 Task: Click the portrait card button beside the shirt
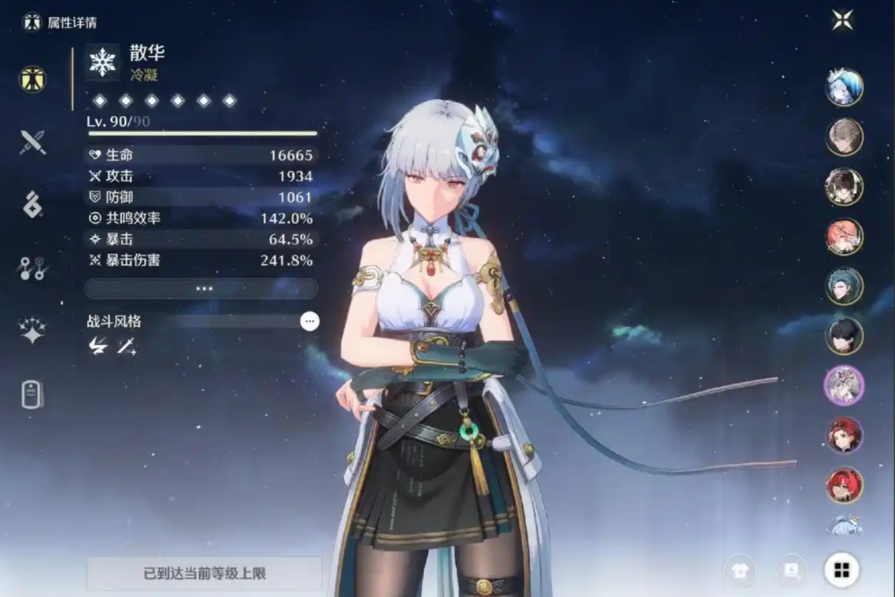(x=791, y=570)
